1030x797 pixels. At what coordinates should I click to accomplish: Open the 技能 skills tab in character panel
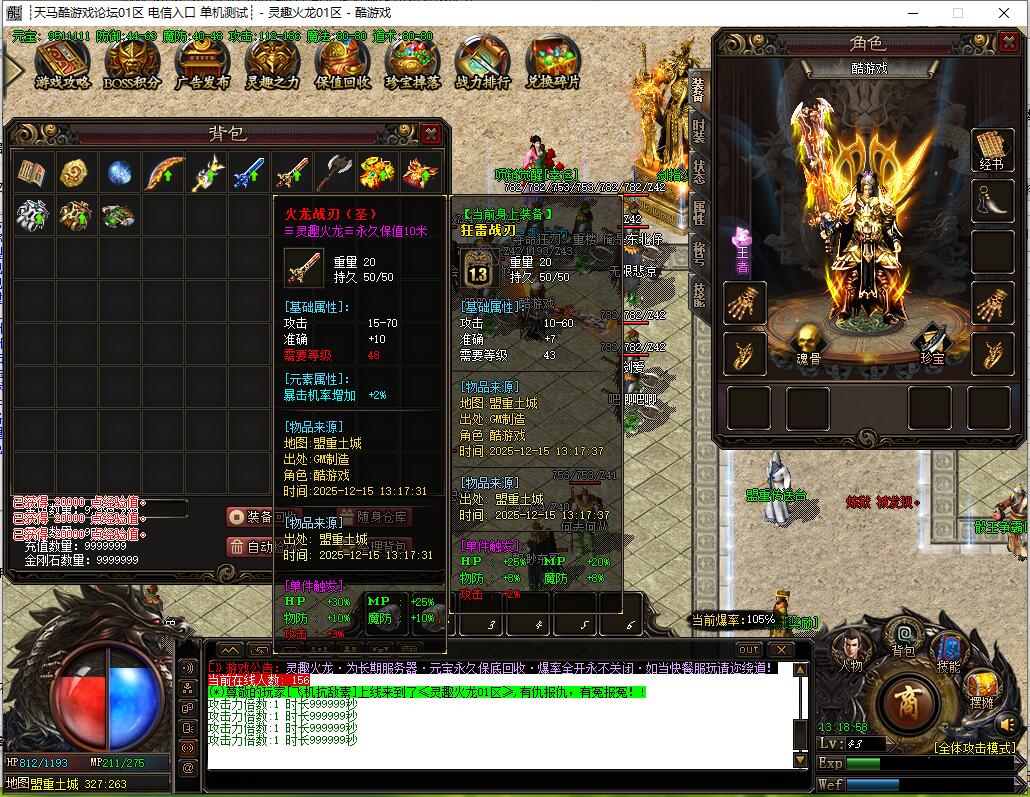click(x=699, y=293)
